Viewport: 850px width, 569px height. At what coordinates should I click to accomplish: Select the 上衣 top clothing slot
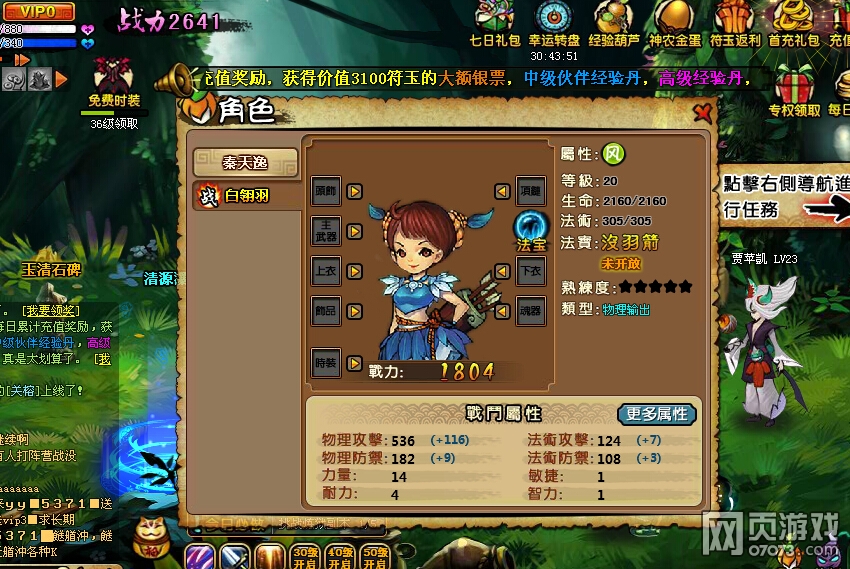point(327,271)
